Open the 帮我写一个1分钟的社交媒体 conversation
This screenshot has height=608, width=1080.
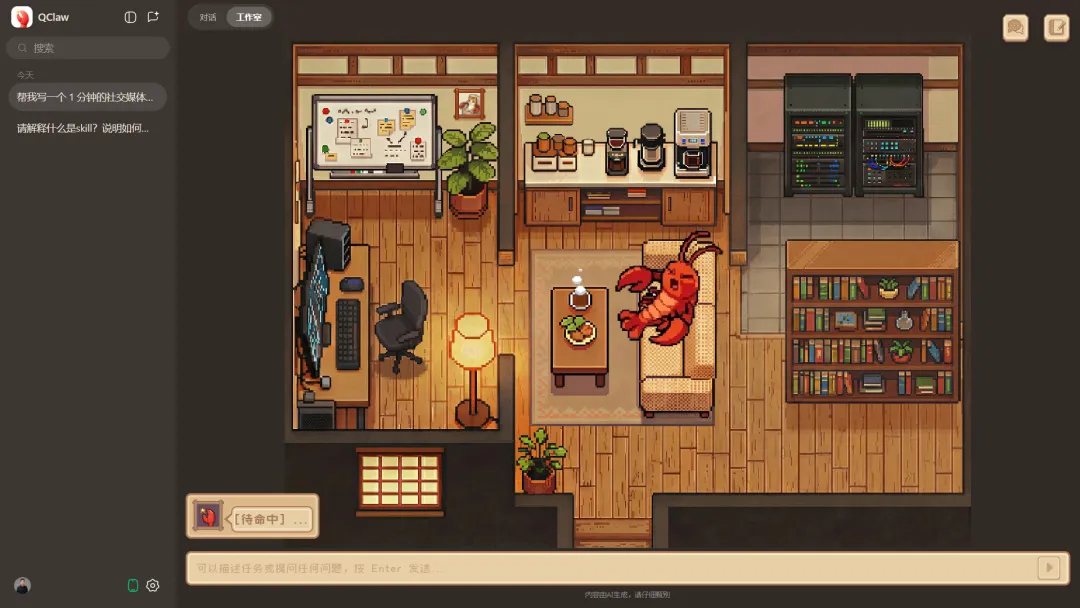pyautogui.click(x=86, y=97)
